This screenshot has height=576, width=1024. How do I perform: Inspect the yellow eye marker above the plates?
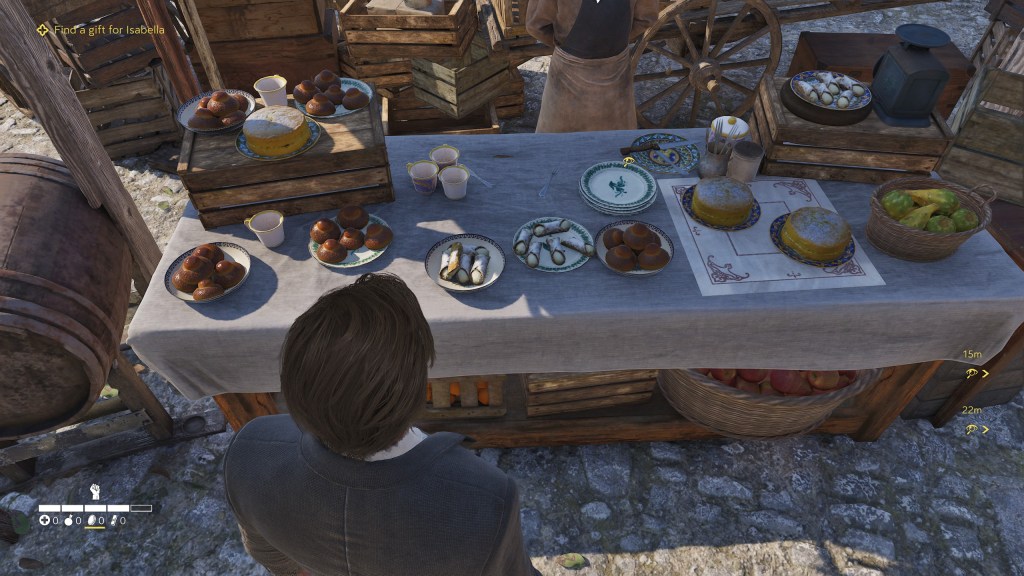(x=629, y=161)
